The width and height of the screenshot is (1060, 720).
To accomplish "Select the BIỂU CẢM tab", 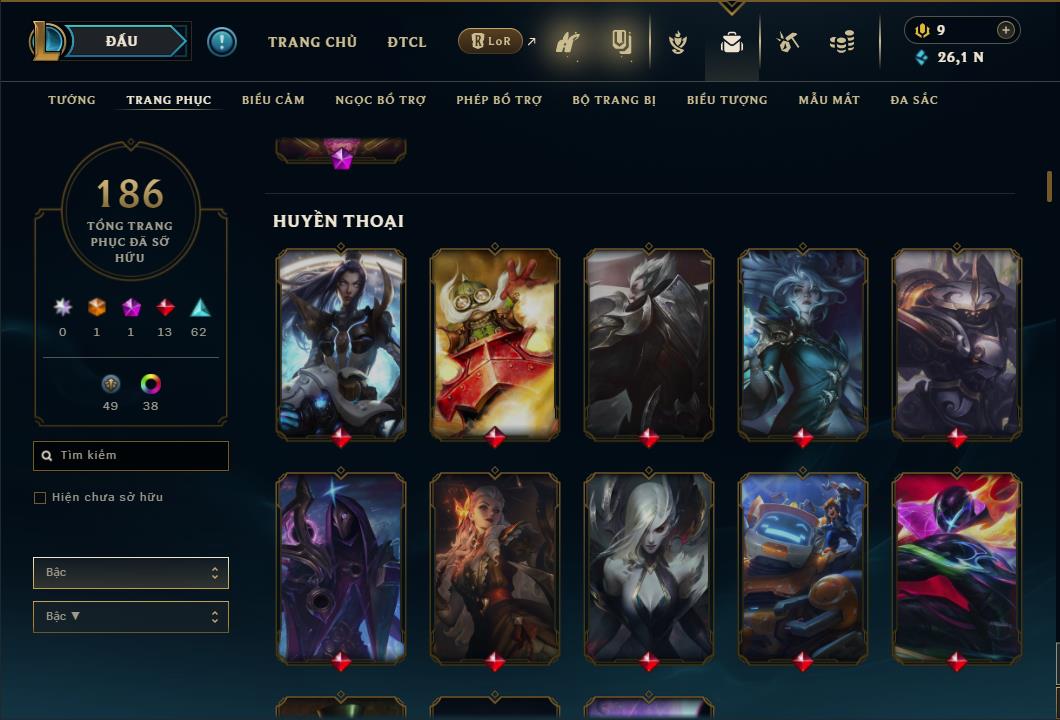I will (x=273, y=100).
